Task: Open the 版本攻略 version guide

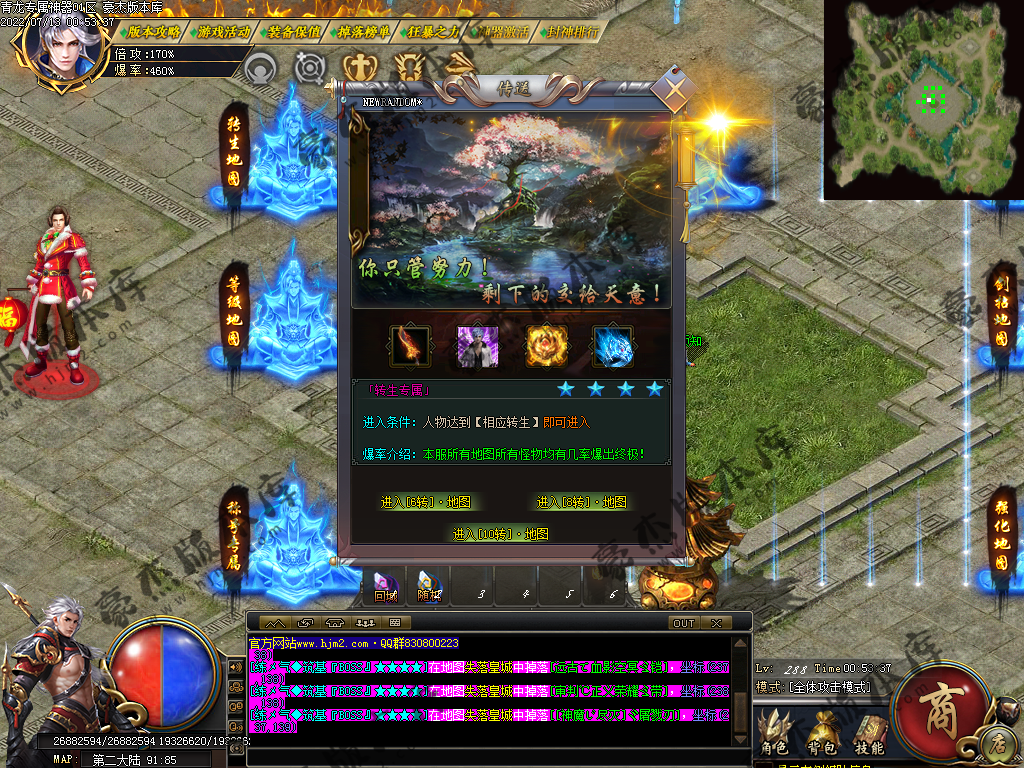Action: 153,31
